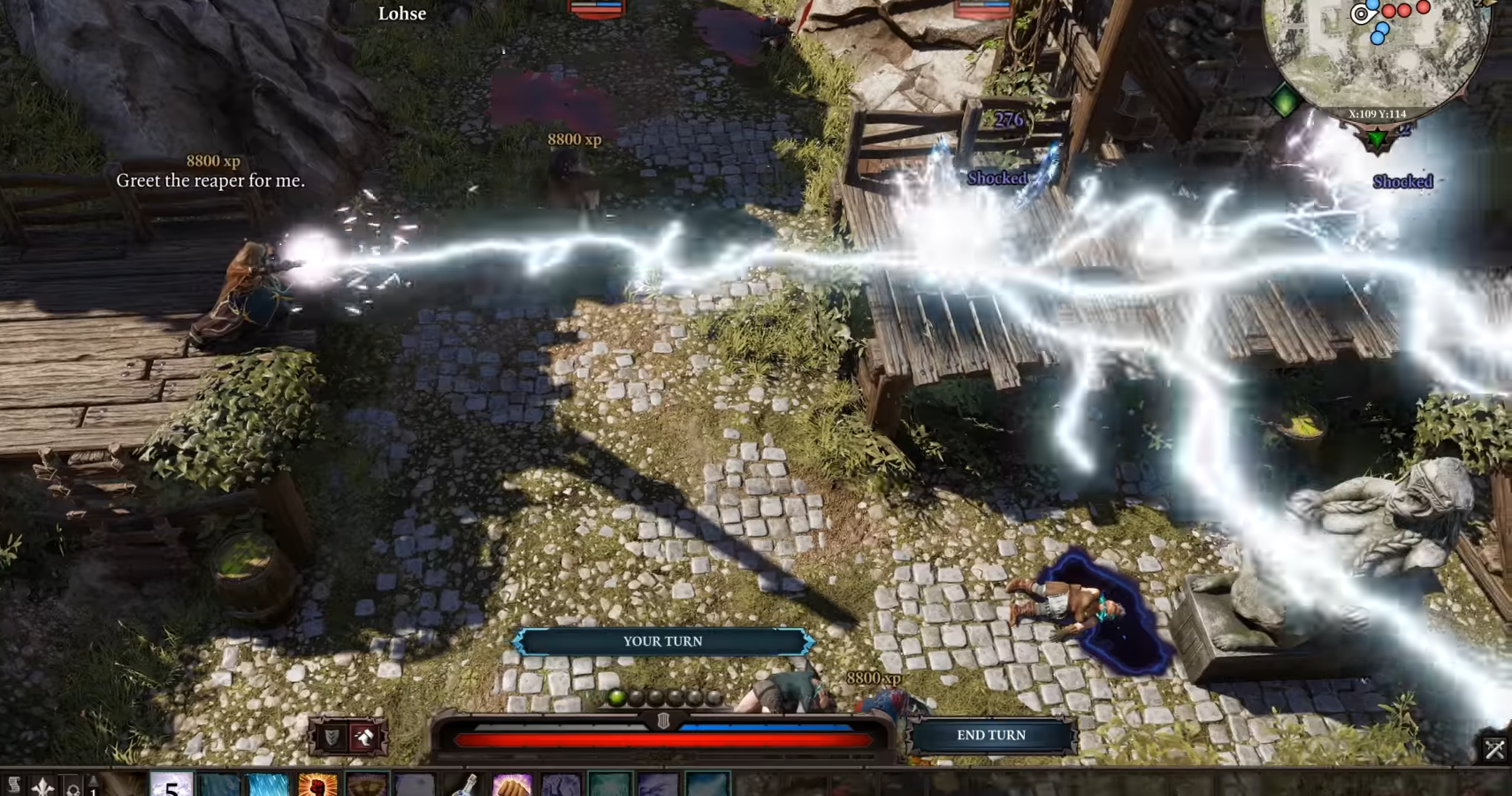Select the white target marker on minimap
1512x796 pixels.
pyautogui.click(x=1361, y=13)
